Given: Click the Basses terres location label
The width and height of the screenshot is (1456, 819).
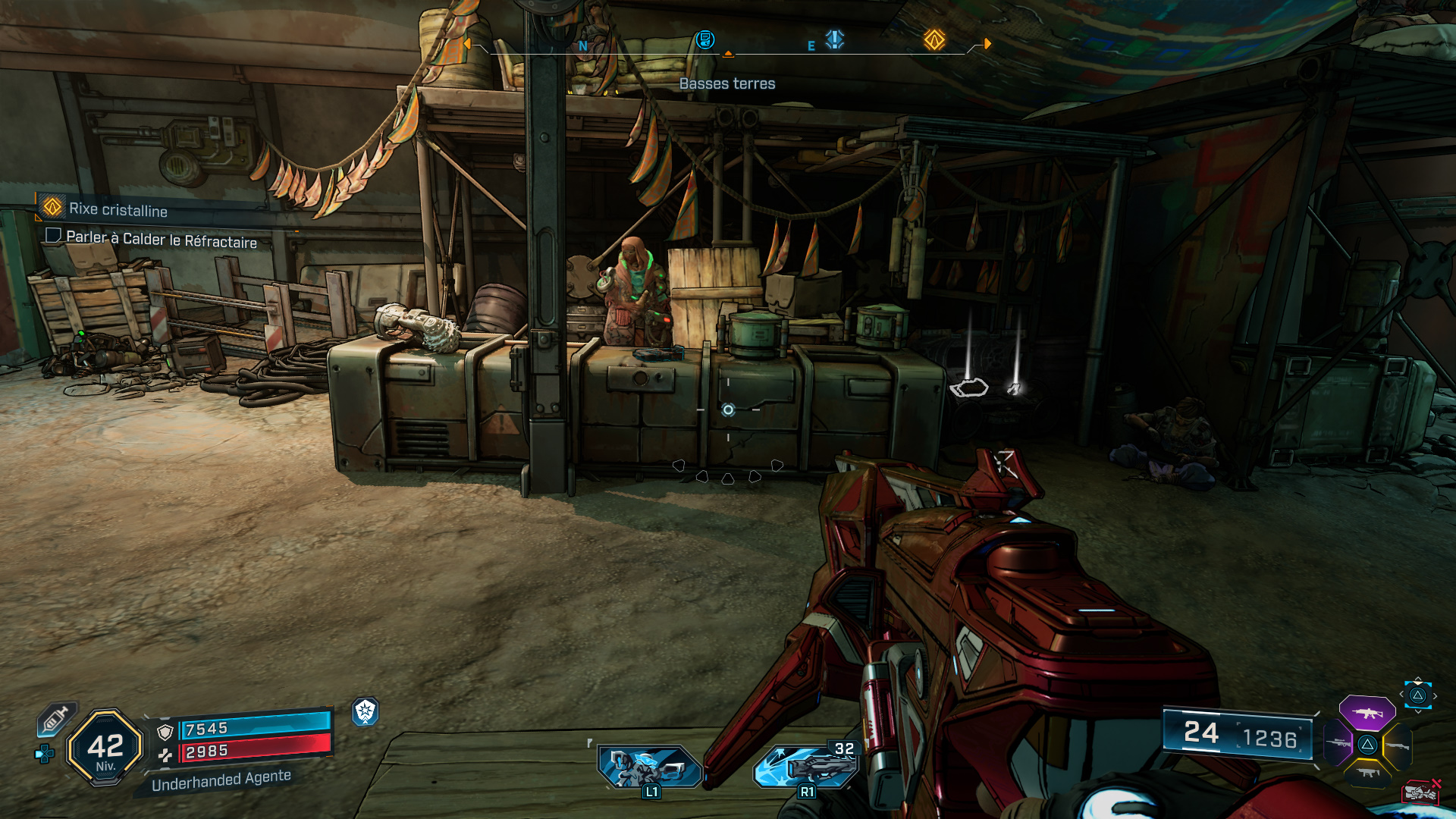Looking at the screenshot, I should 729,83.
